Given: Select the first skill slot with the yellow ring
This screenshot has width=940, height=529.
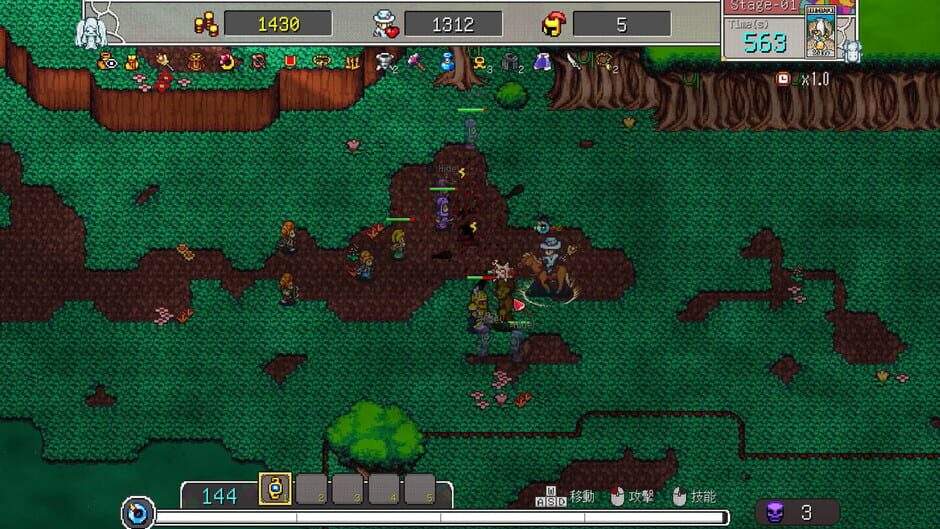Looking at the screenshot, I should coord(275,489).
